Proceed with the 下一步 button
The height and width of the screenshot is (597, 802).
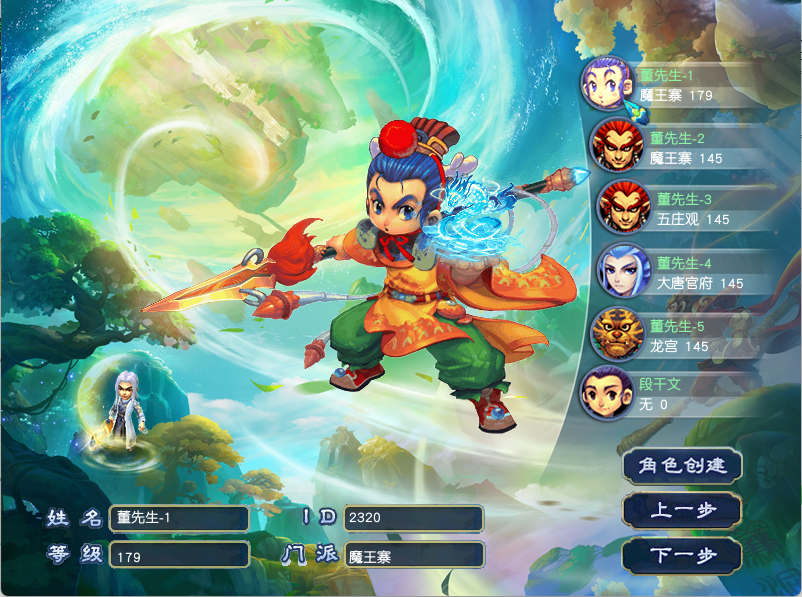click(x=683, y=556)
